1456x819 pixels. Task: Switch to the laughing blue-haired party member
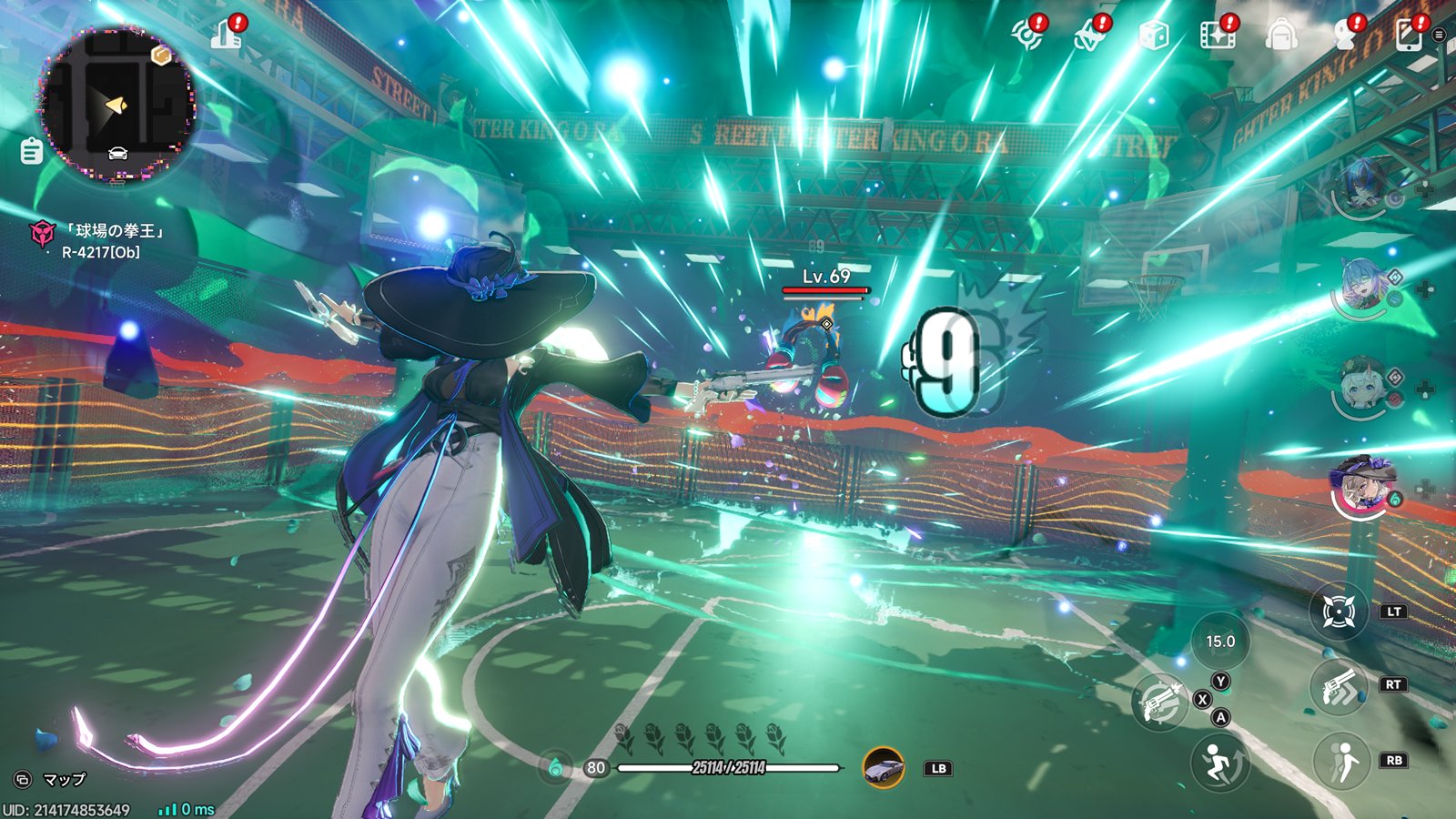(x=1362, y=285)
